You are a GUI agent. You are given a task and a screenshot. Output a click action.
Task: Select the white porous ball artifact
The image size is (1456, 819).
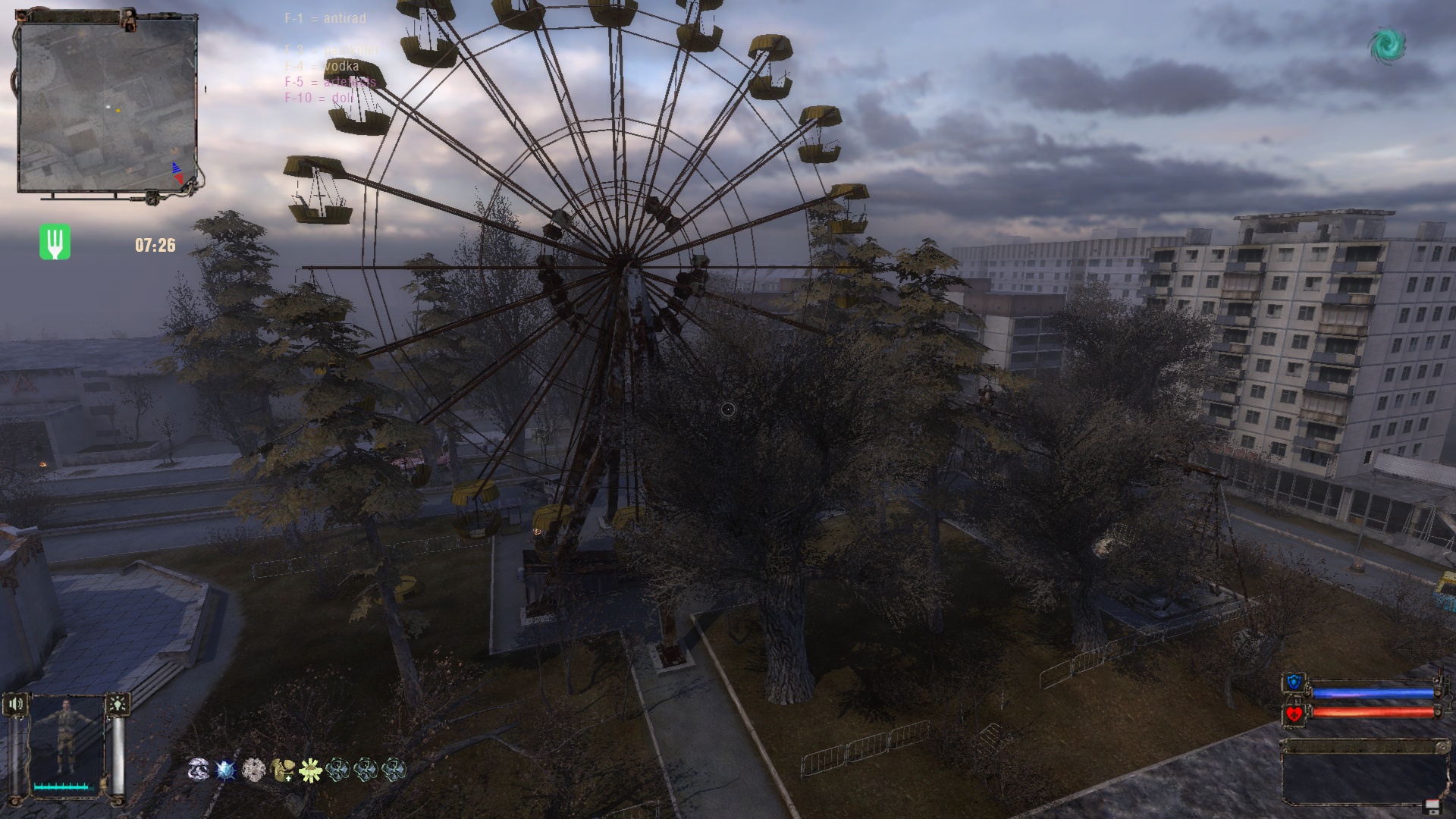tap(253, 769)
